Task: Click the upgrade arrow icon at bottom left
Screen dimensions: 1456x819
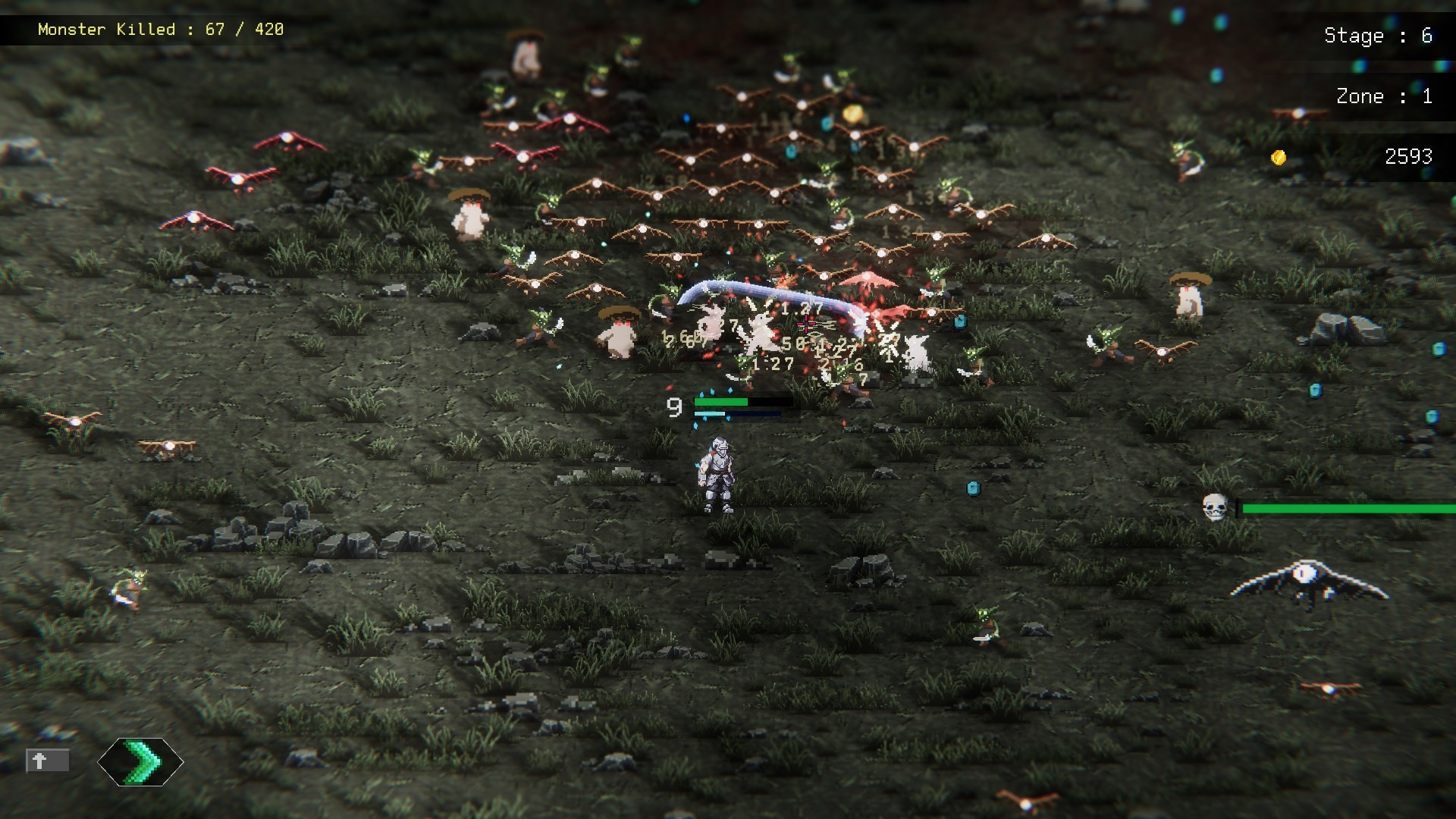Action: tap(140, 763)
